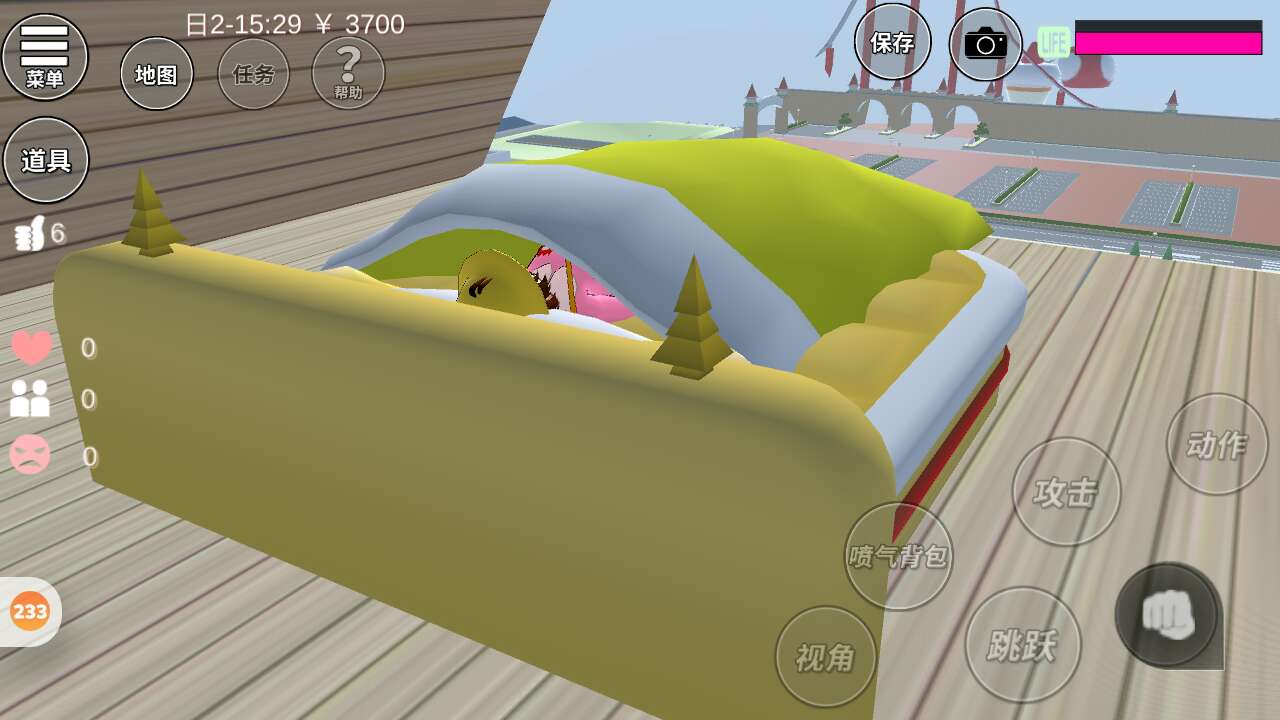Activate the 动作 action button
The width and height of the screenshot is (1280, 720).
click(1216, 444)
